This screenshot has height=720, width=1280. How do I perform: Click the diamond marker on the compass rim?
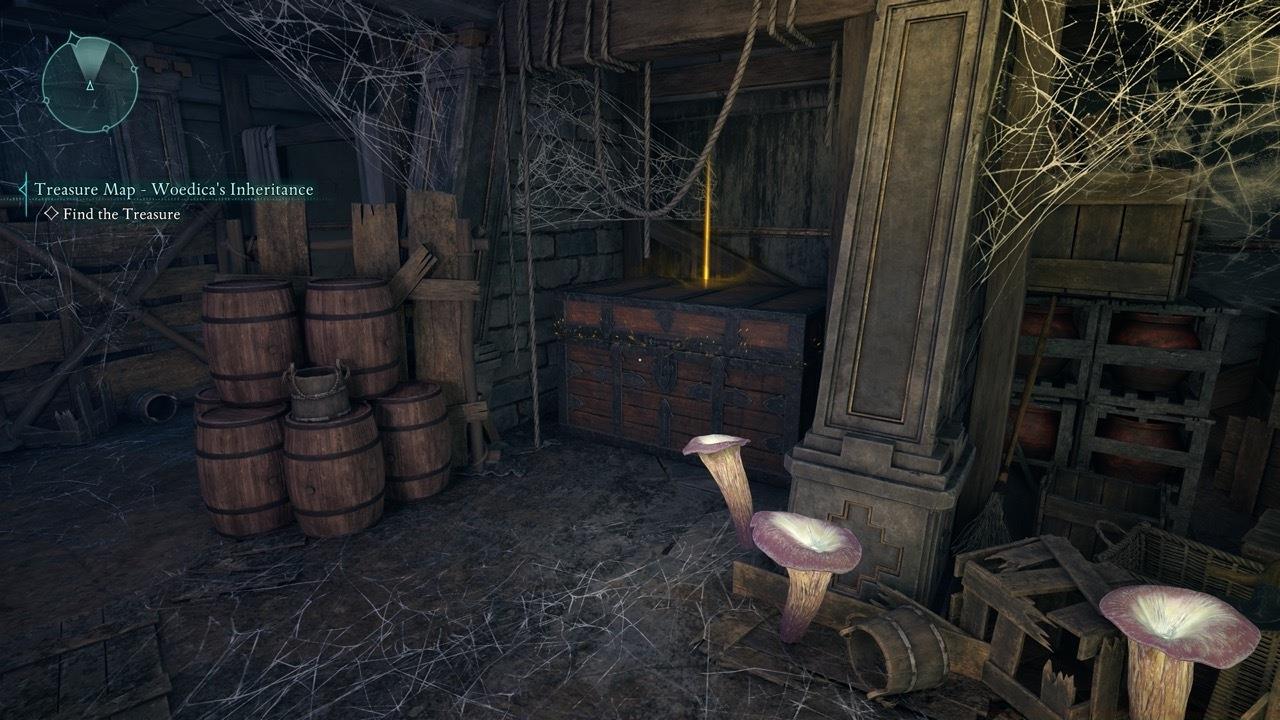point(72,37)
